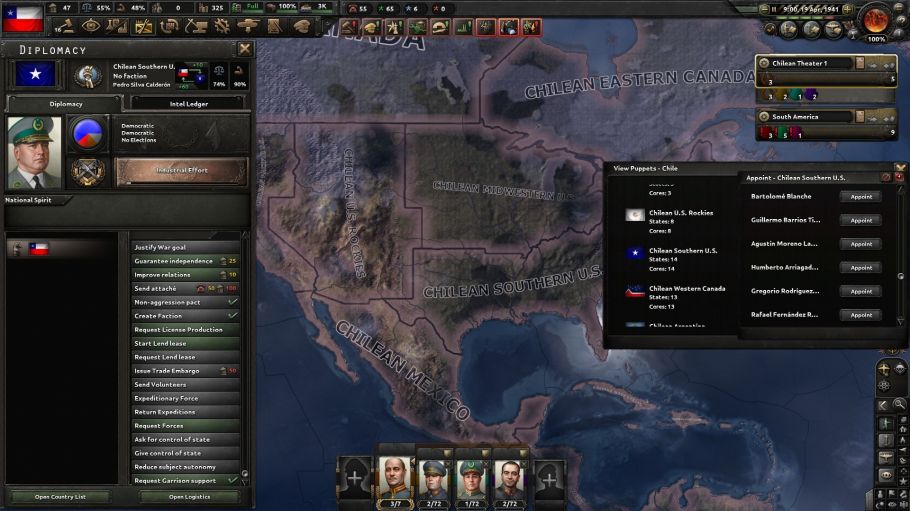Close the Diplomacy panel
The image size is (910, 511).
click(245, 48)
